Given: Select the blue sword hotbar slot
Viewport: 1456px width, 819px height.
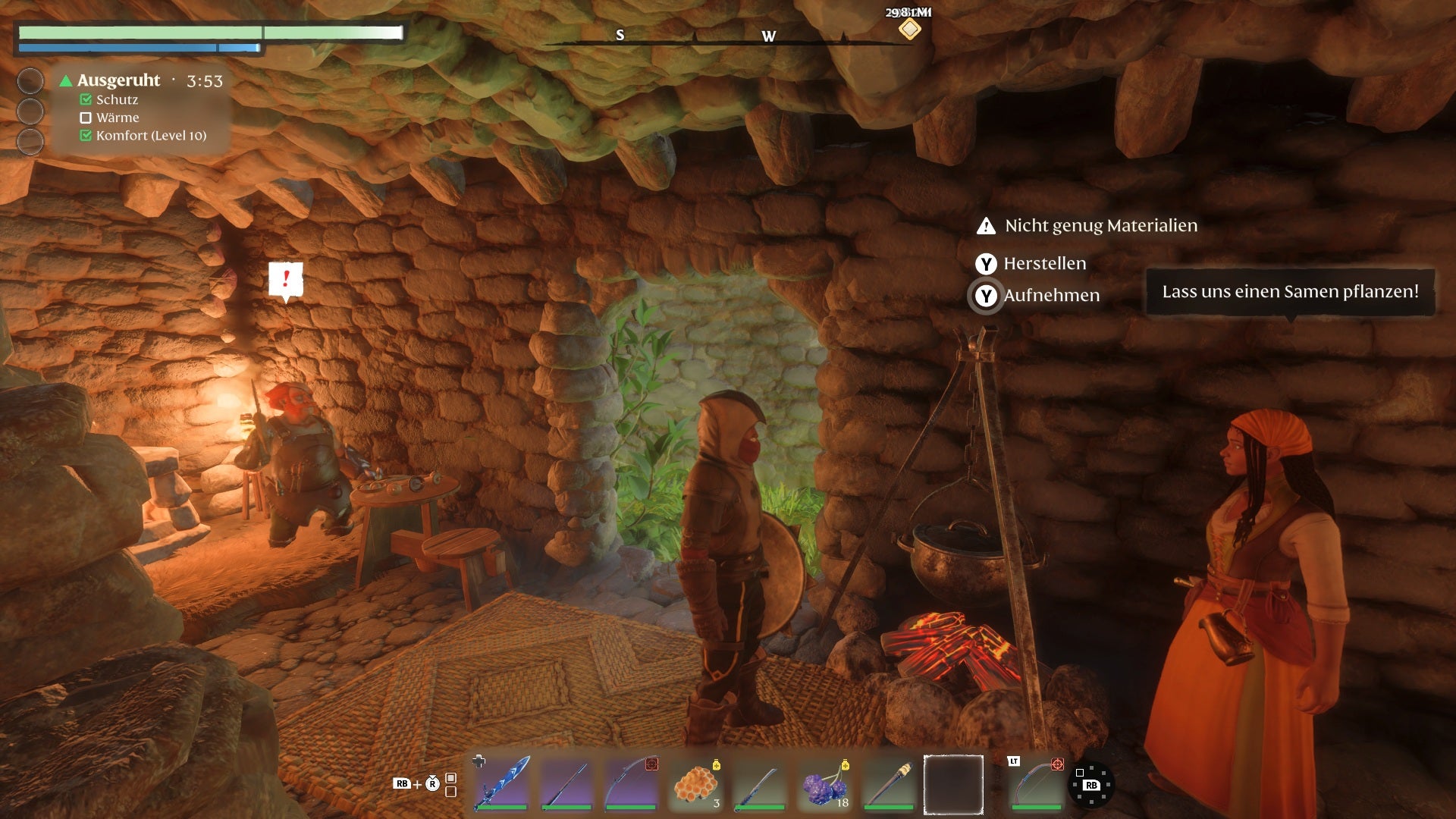Looking at the screenshot, I should click(501, 783).
